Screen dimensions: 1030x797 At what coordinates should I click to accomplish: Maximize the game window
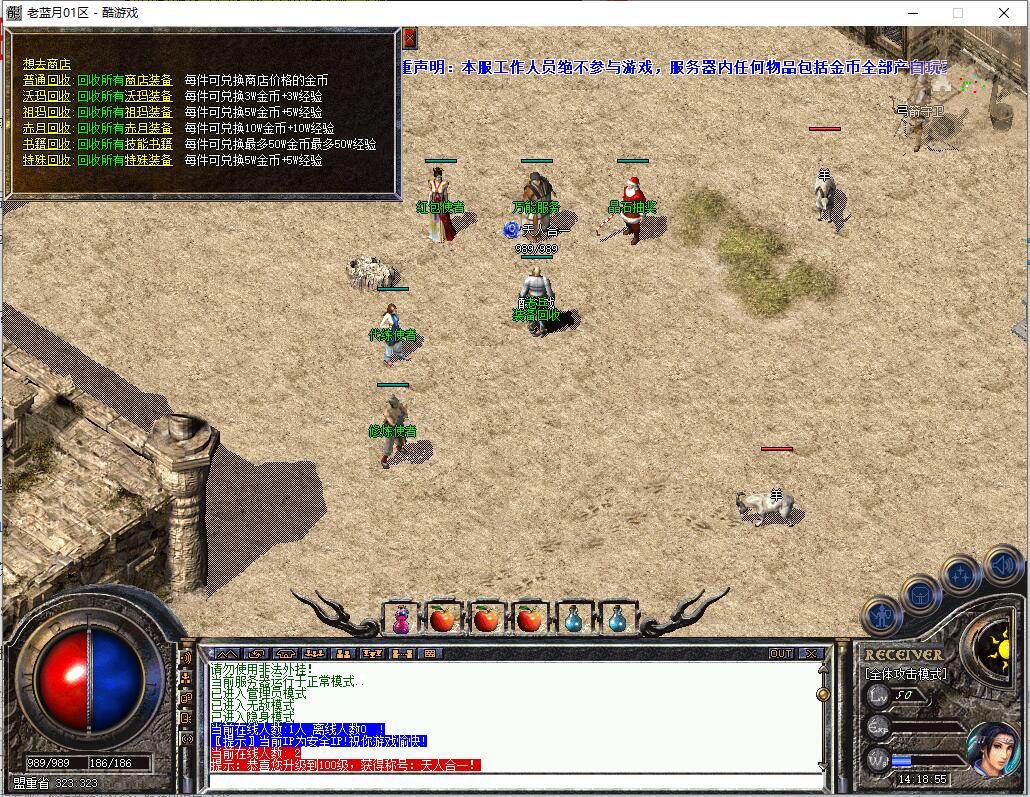[x=958, y=13]
